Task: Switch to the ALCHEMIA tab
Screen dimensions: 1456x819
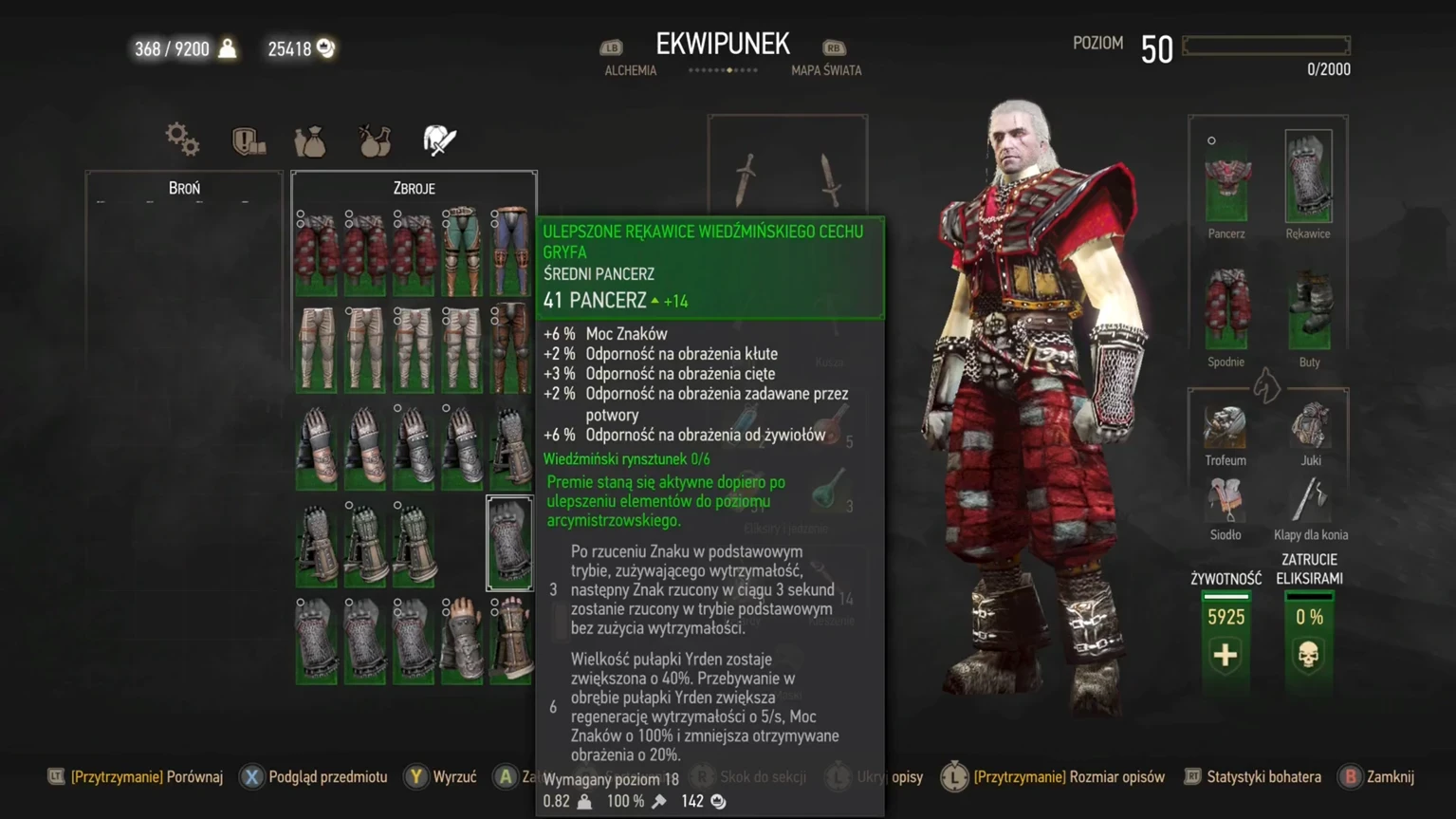Action: 629,70
